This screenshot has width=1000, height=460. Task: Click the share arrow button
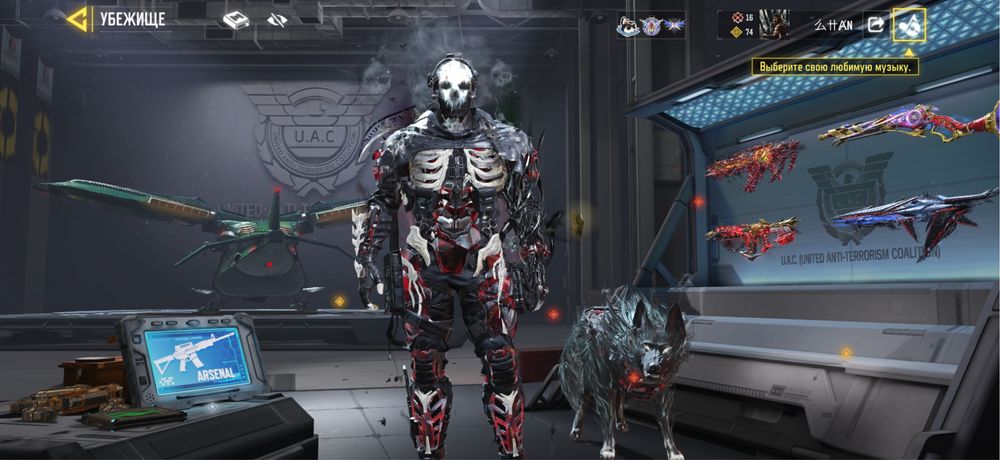[875, 25]
